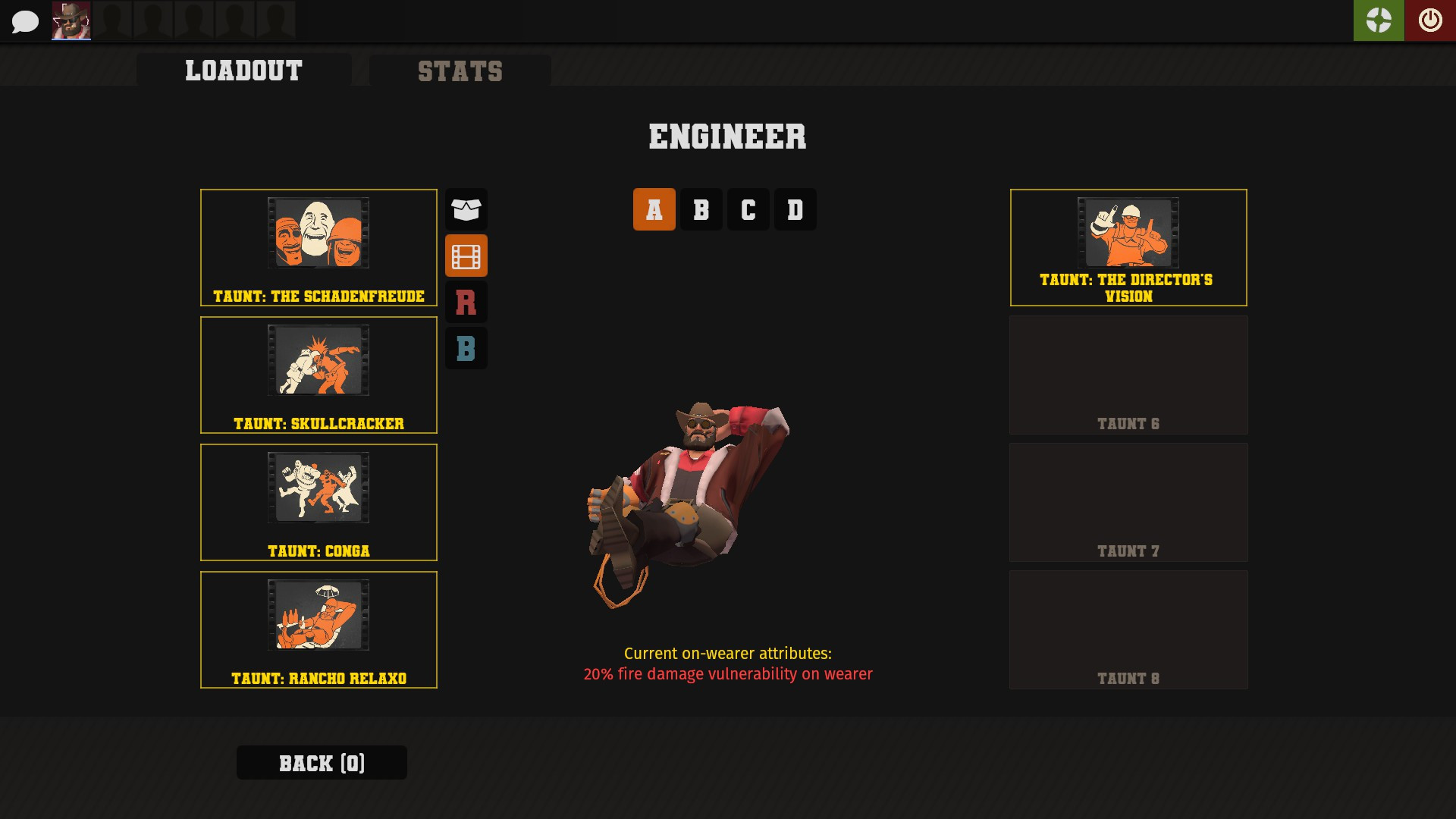Screen dimensions: 1456x819
Task: Open the empty Taunt 6 slot
Action: [x=1128, y=374]
